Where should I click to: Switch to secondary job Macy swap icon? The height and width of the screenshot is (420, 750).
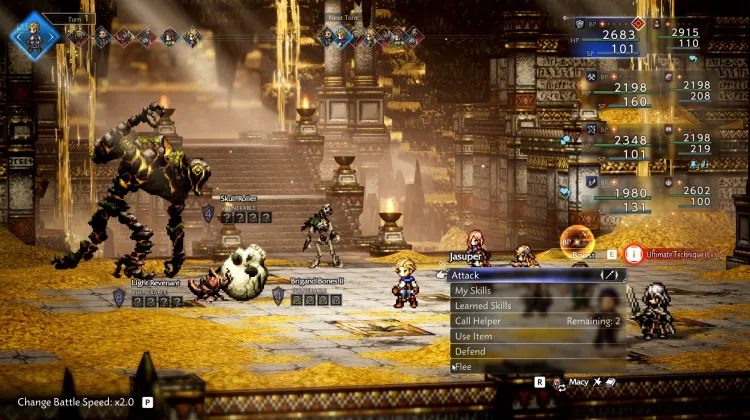pos(560,382)
